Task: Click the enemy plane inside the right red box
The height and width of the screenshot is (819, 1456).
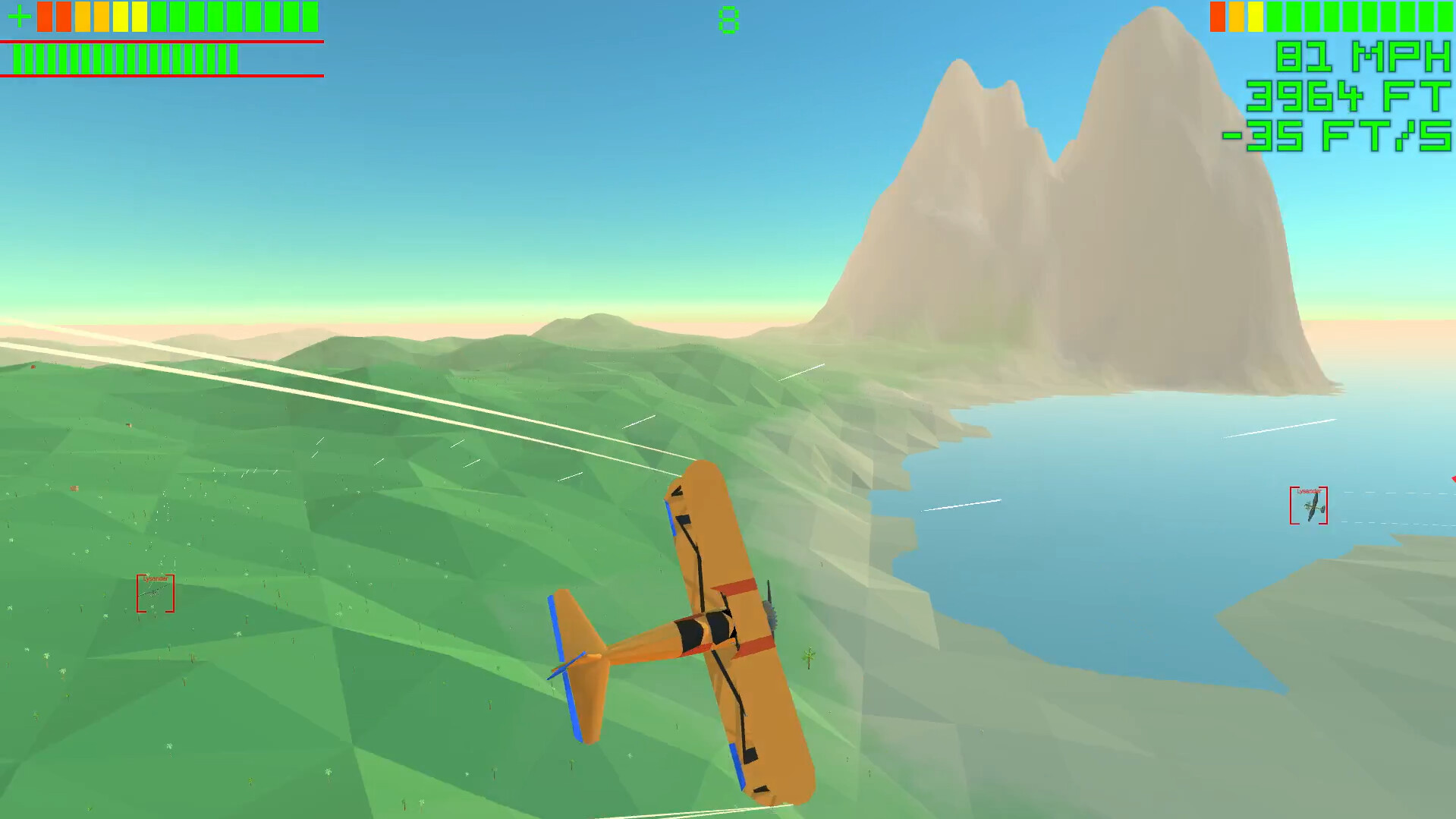Action: [1313, 507]
